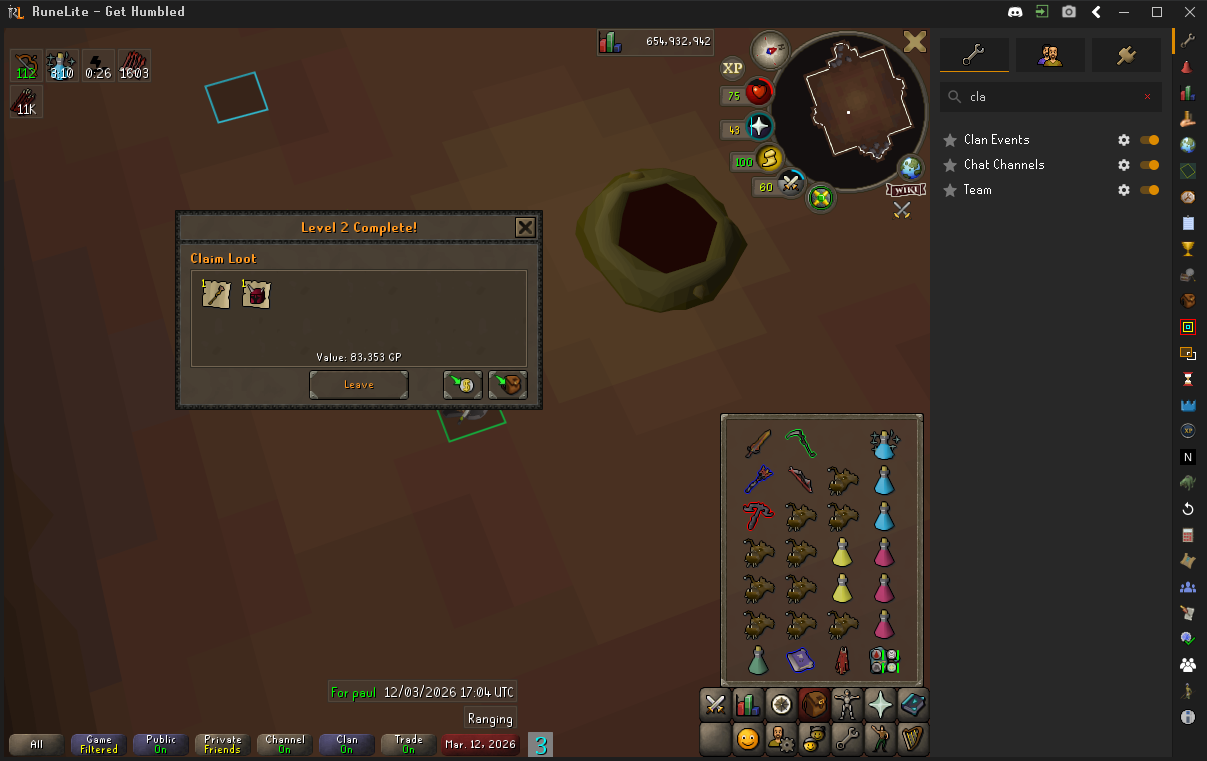Switch to the worn equipment tab
The height and width of the screenshot is (761, 1207).
pyautogui.click(x=848, y=704)
